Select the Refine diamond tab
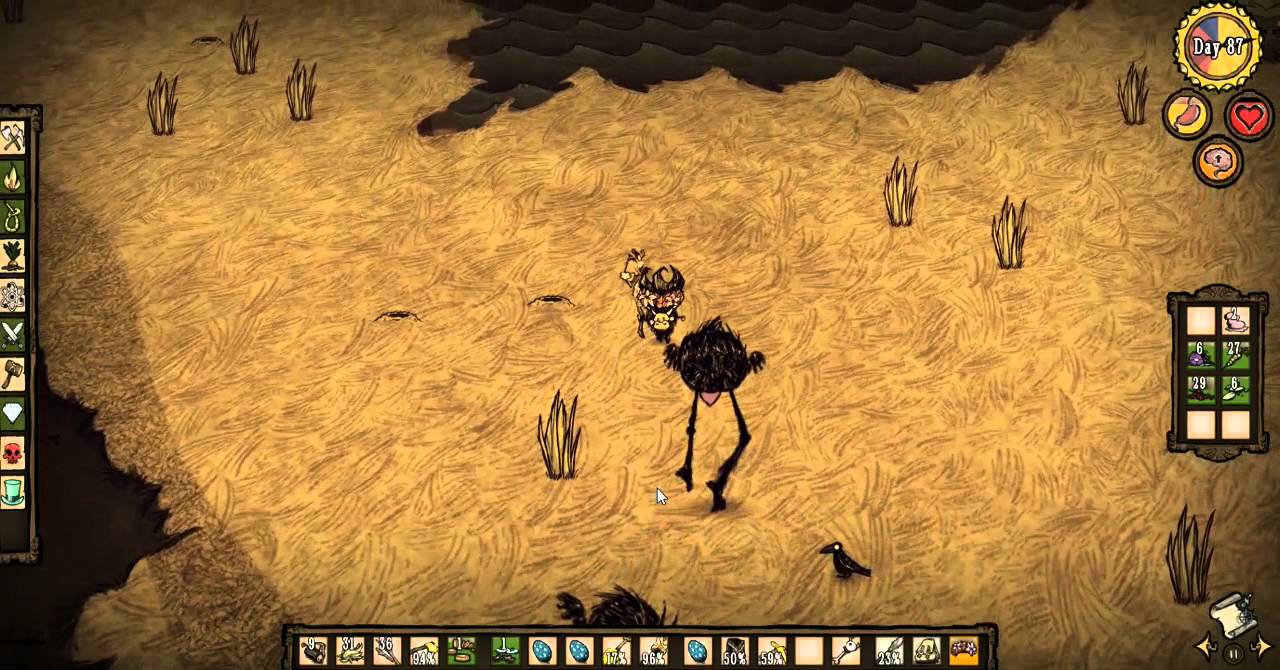Screen dimensions: 1280x670 [12, 413]
